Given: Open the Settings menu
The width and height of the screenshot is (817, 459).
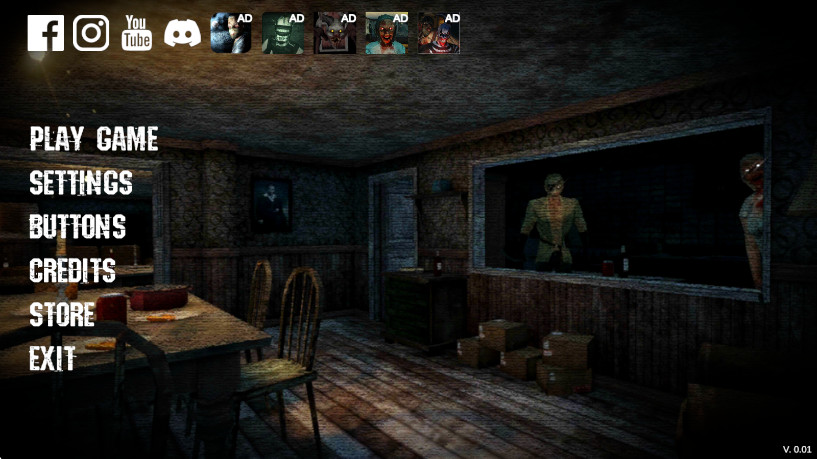Looking at the screenshot, I should click(x=81, y=183).
